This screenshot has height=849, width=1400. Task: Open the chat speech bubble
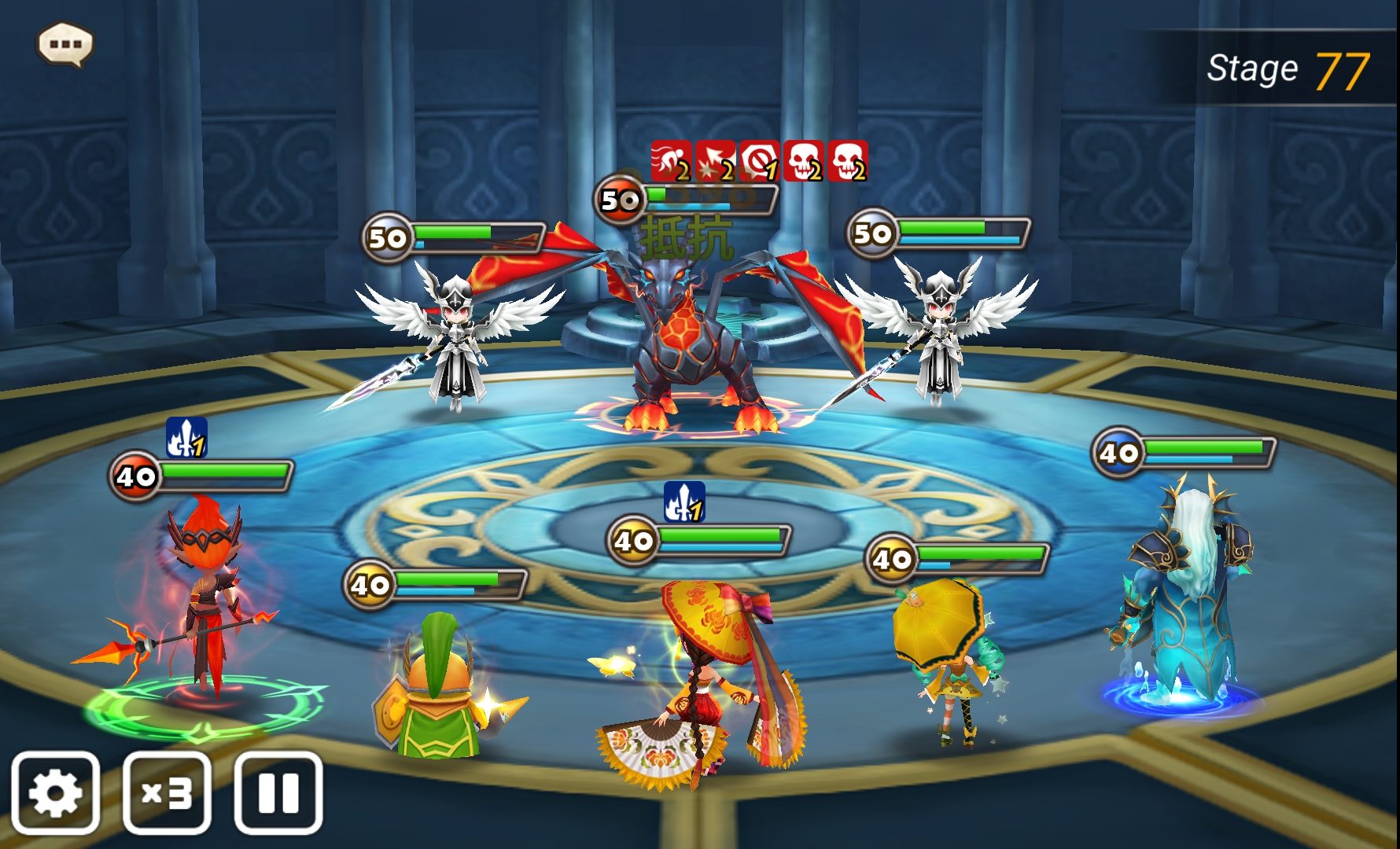(x=65, y=44)
